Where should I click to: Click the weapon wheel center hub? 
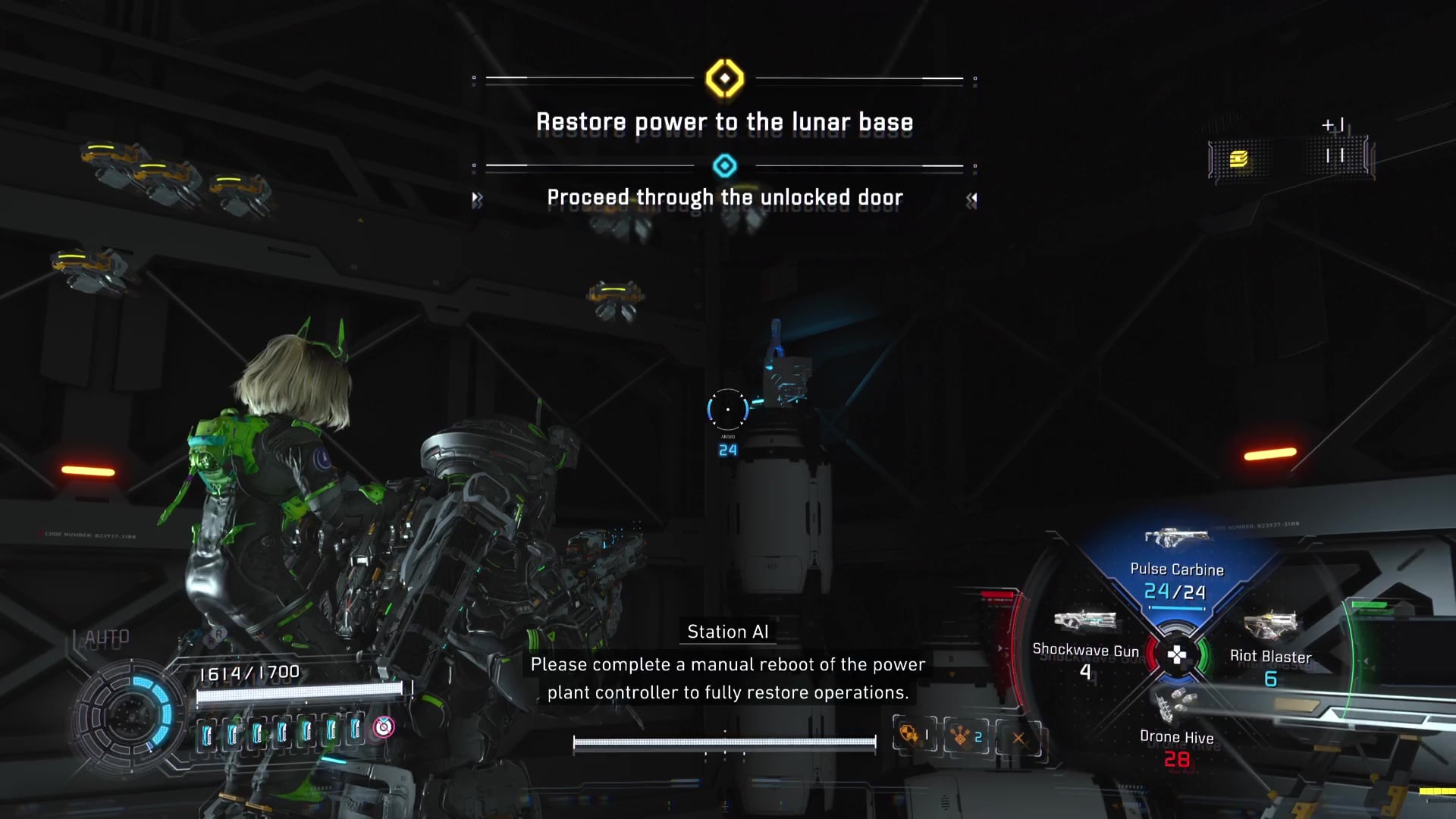click(x=1176, y=655)
